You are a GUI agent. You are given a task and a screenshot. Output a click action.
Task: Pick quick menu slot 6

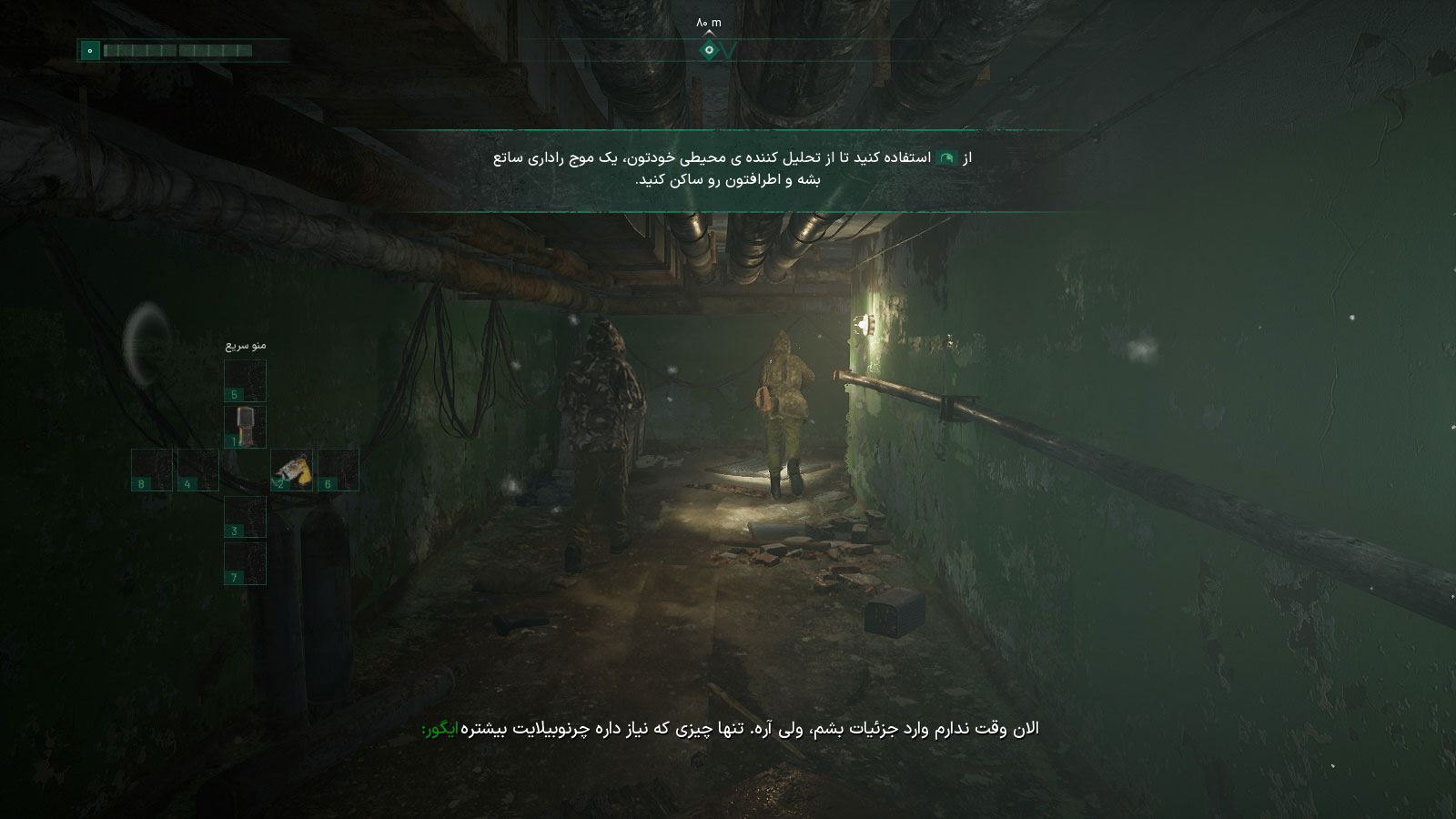338,470
